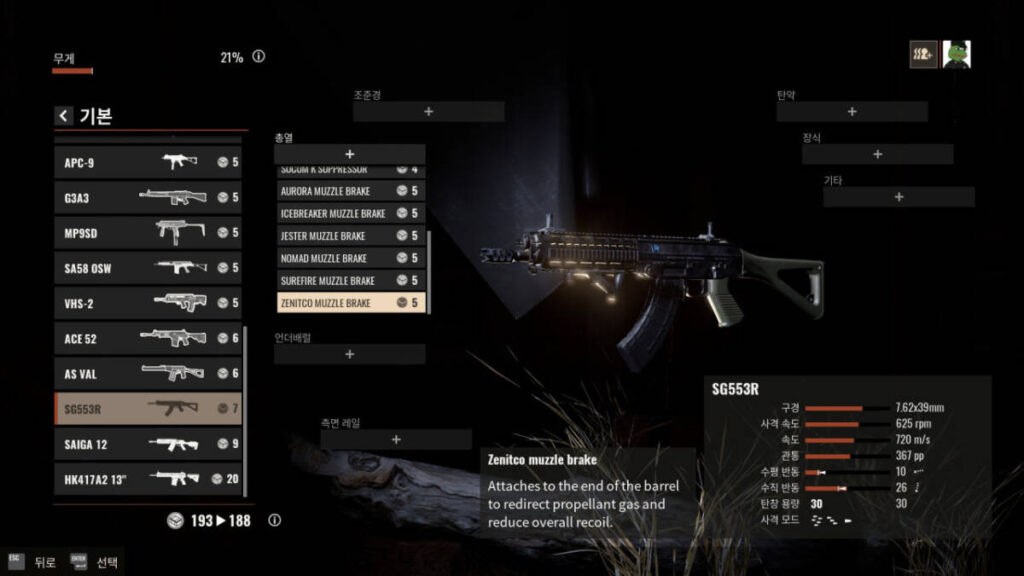Viewport: 1024px width, 576px height.
Task: Go back using the 기본 arrow button
Action: tap(64, 116)
